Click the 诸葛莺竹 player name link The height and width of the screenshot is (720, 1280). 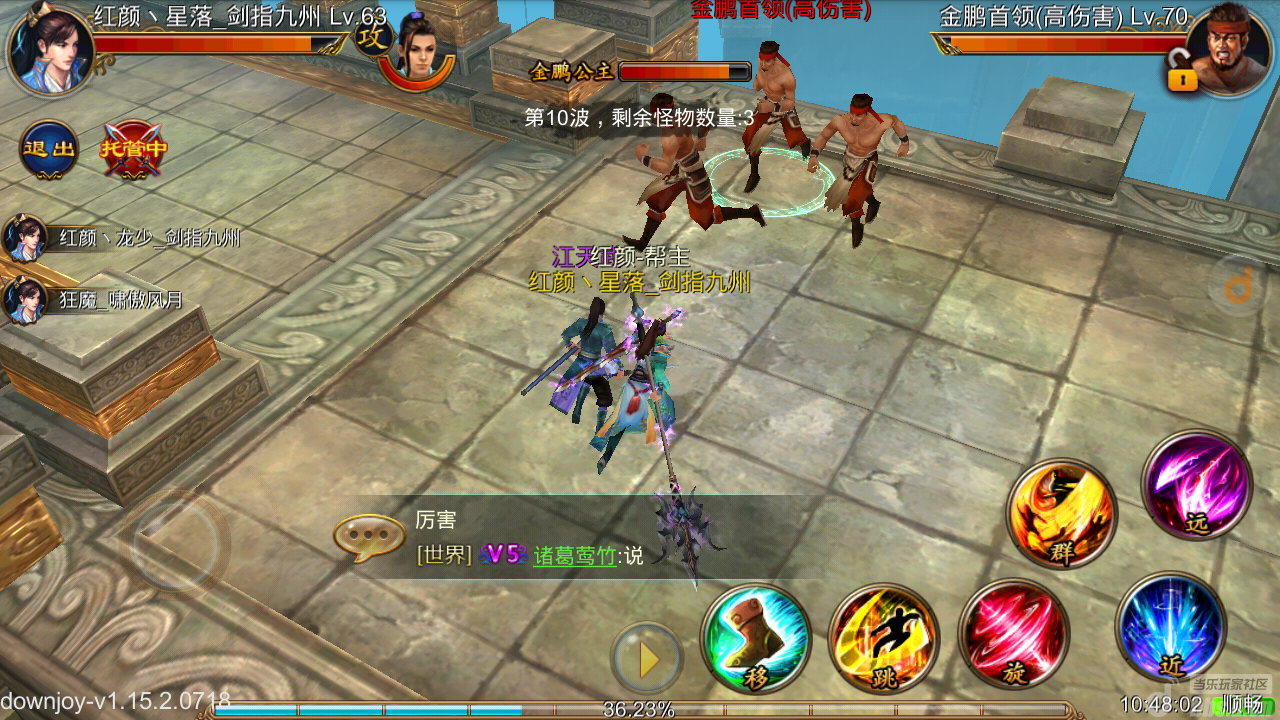pyautogui.click(x=574, y=556)
